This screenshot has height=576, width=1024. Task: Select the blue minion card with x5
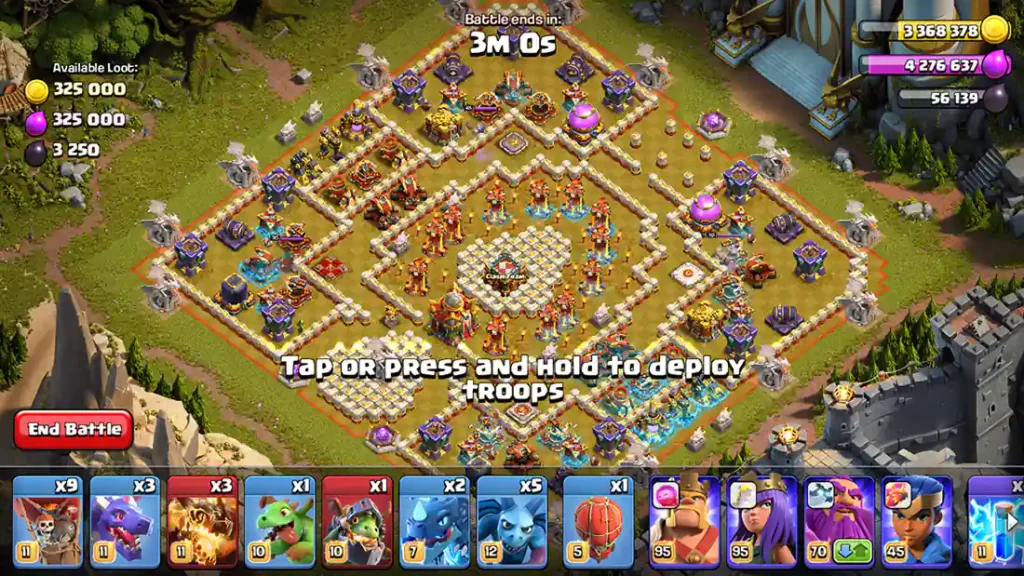(511, 520)
